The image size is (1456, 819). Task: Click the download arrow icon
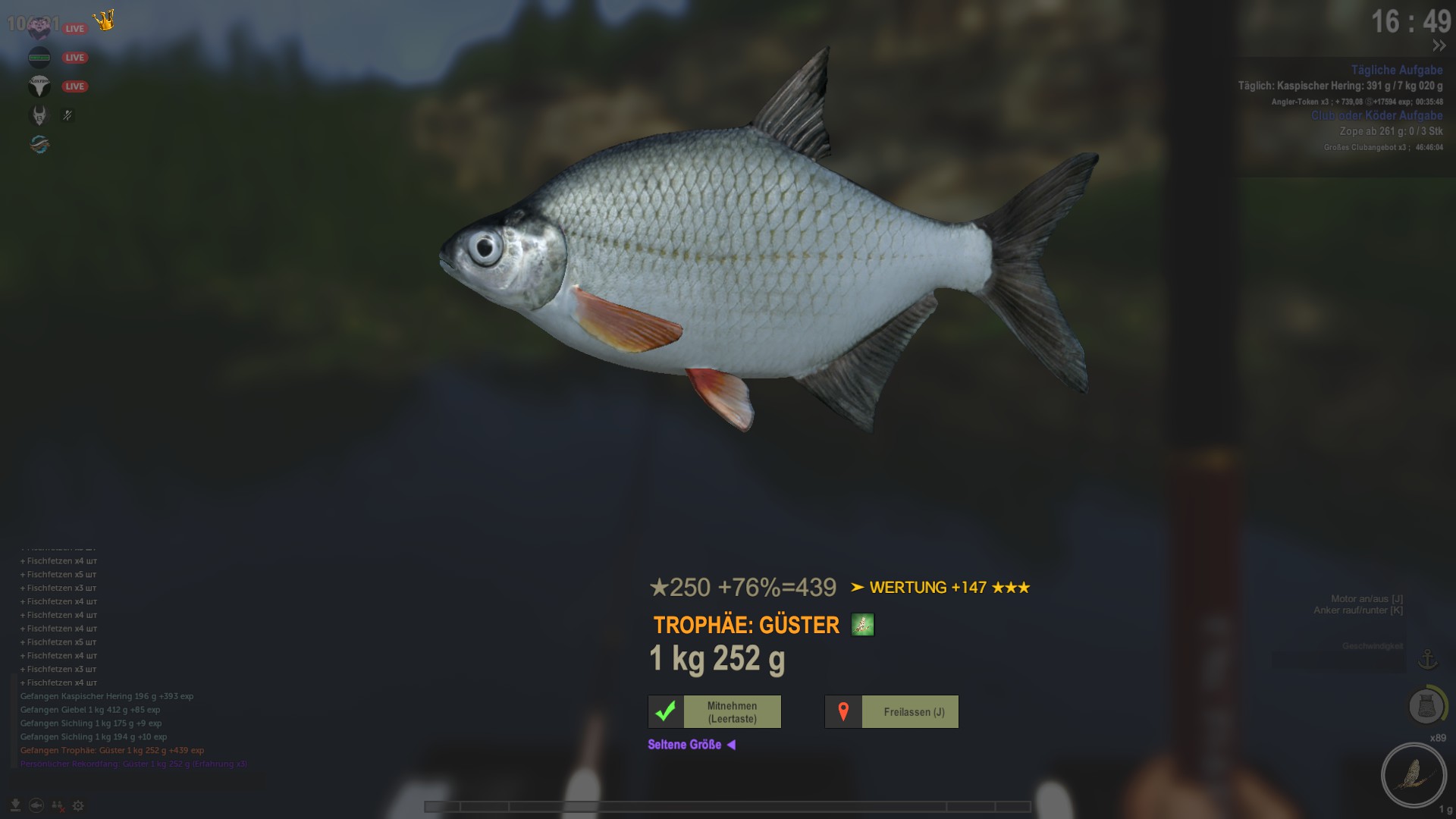pos(15,805)
